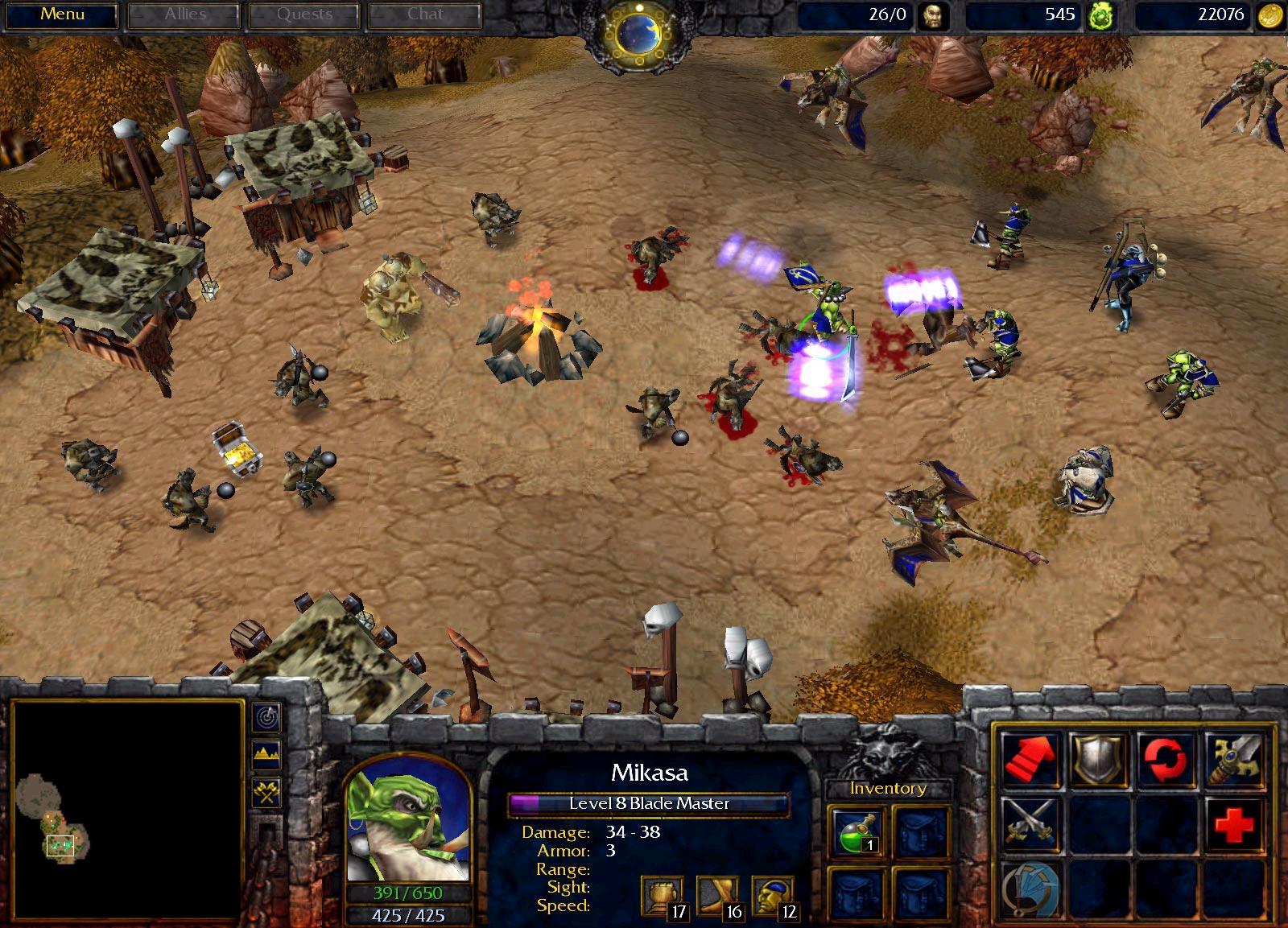Image resolution: width=1288 pixels, height=928 pixels.
Task: Activate the minimap signal ping button
Action: [x=266, y=716]
